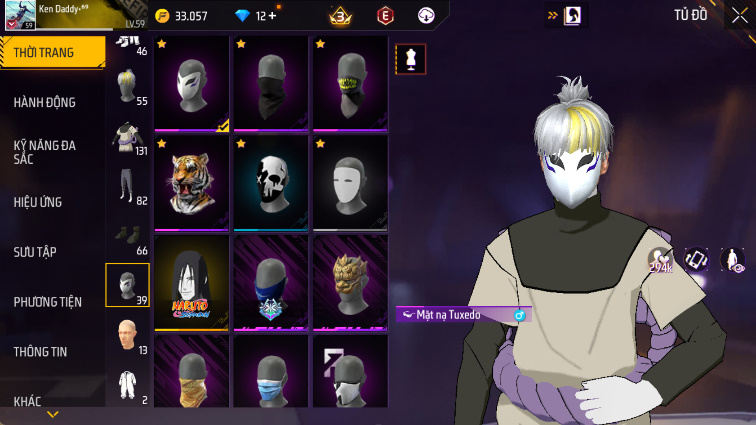The width and height of the screenshot is (756, 425).
Task: Go to the SƯU TẬP tab
Action: 35,252
